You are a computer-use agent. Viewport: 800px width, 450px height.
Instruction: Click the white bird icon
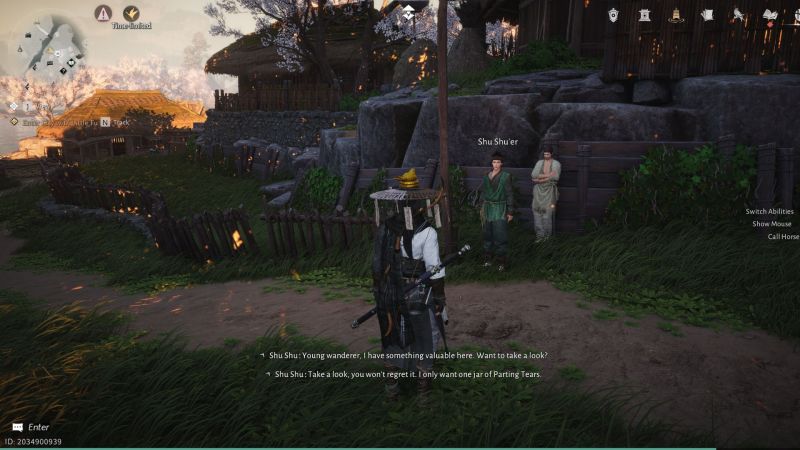pyautogui.click(x=738, y=14)
